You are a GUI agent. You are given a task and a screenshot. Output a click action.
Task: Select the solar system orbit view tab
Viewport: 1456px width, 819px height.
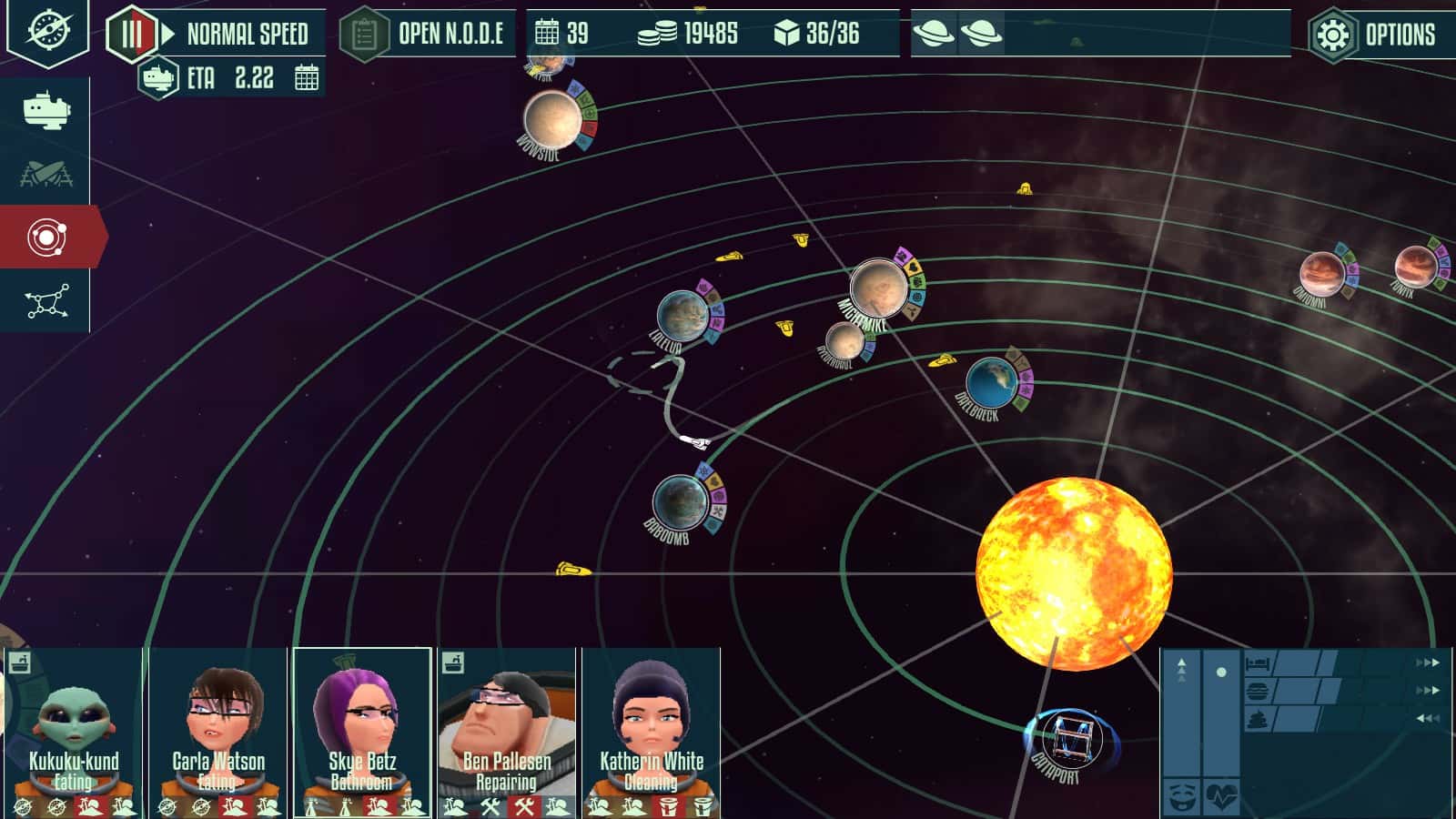coord(47,238)
